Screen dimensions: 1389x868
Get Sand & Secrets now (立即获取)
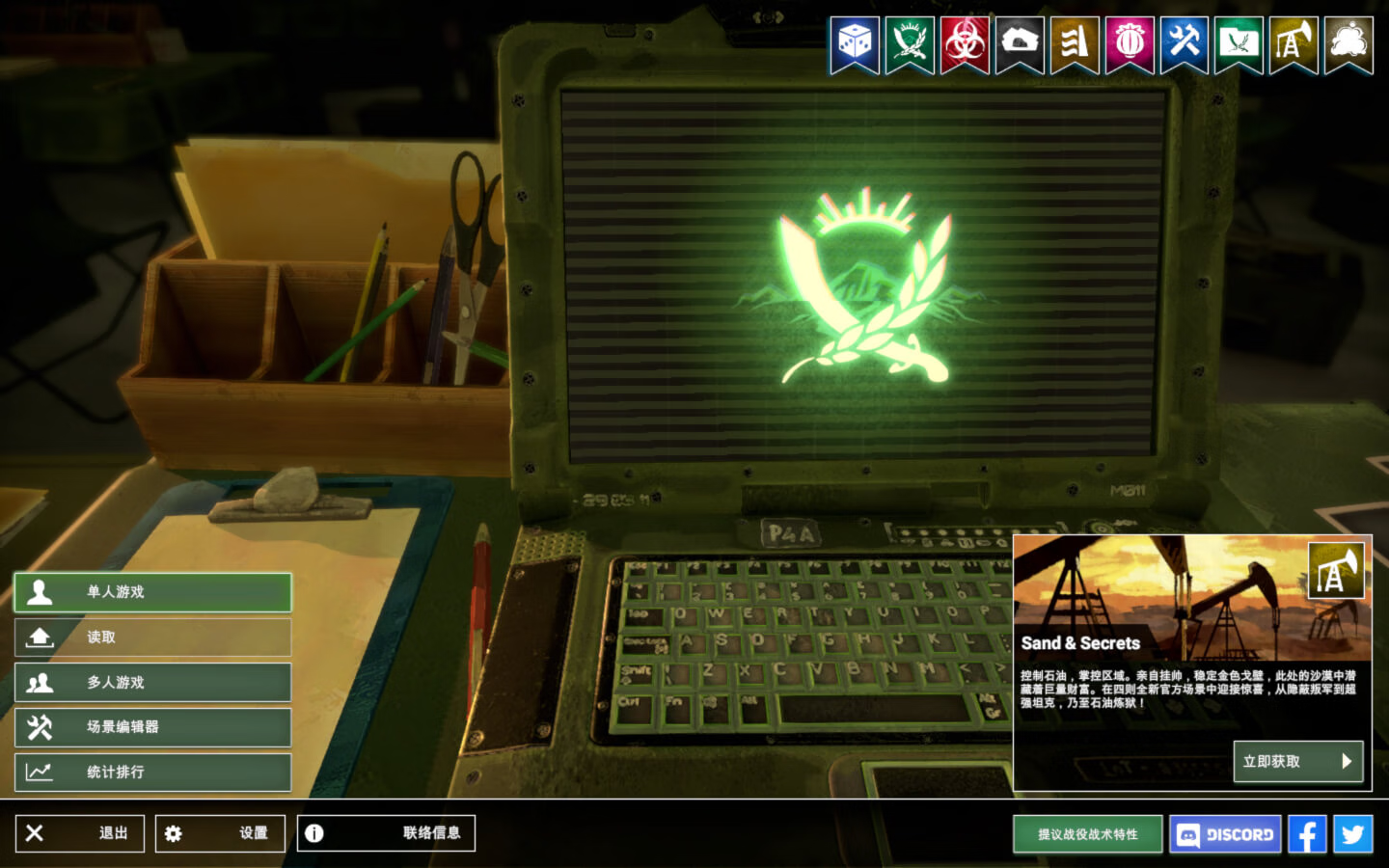[1297, 761]
